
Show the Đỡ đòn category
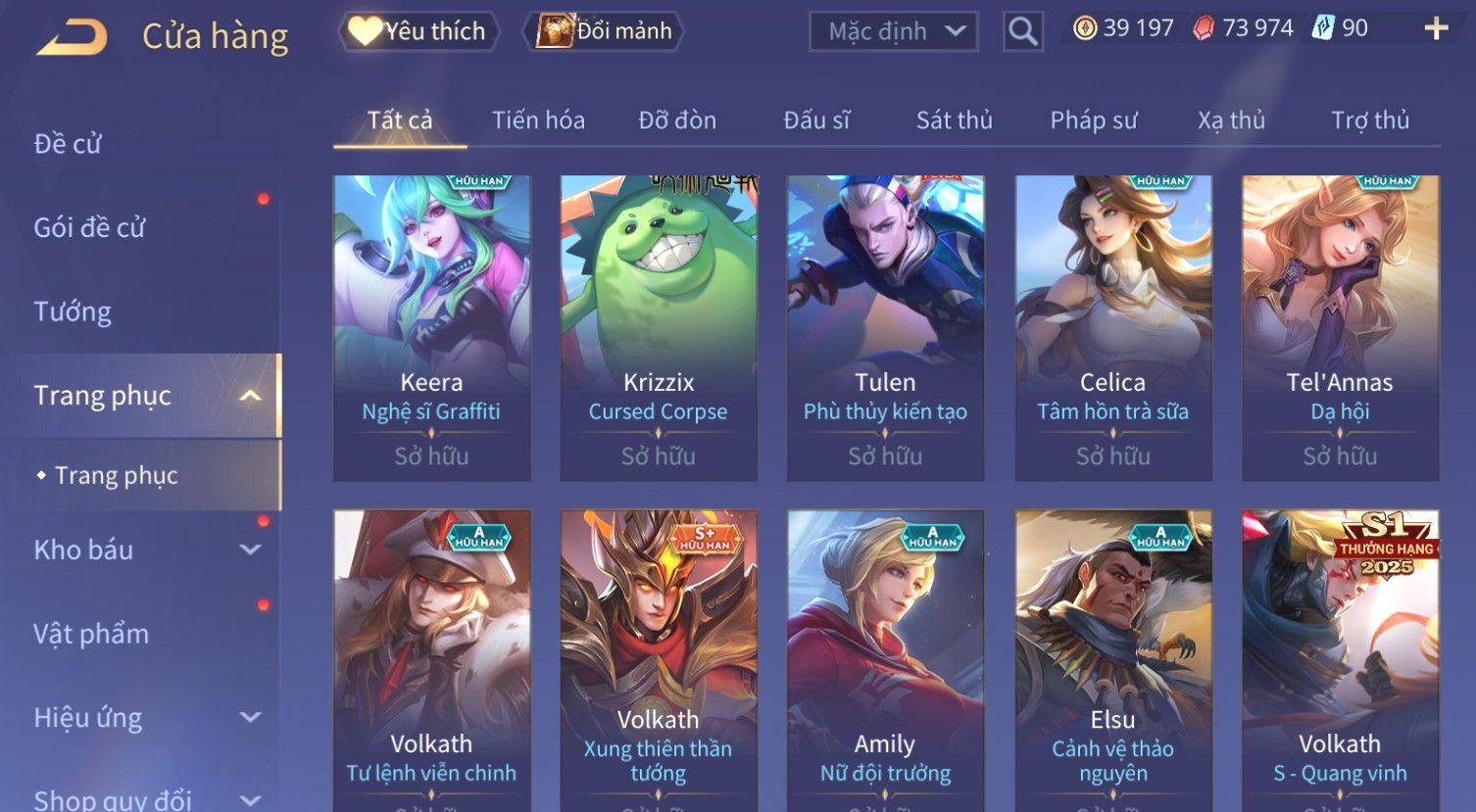[677, 120]
